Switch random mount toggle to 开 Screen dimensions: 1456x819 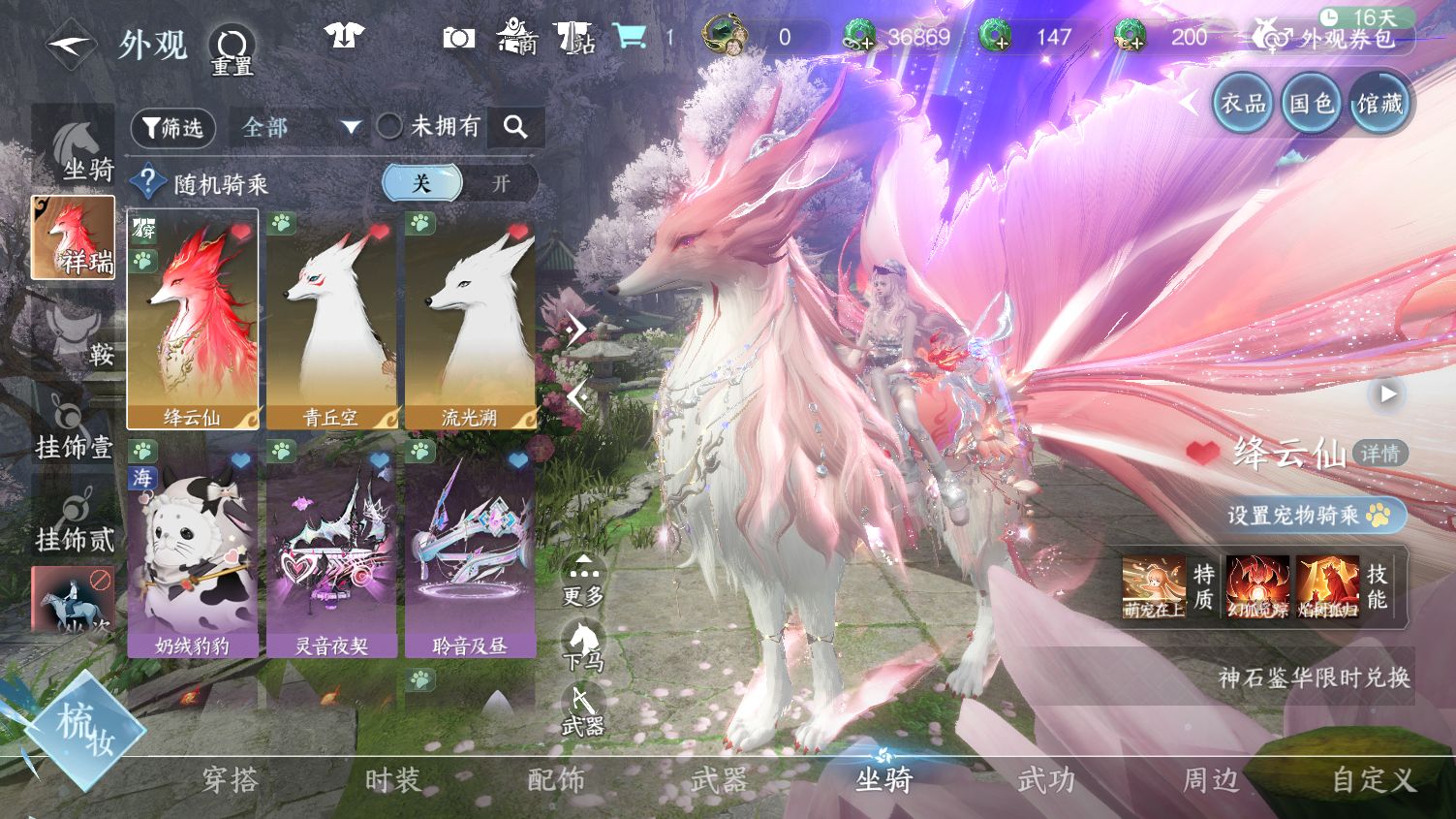pos(500,183)
